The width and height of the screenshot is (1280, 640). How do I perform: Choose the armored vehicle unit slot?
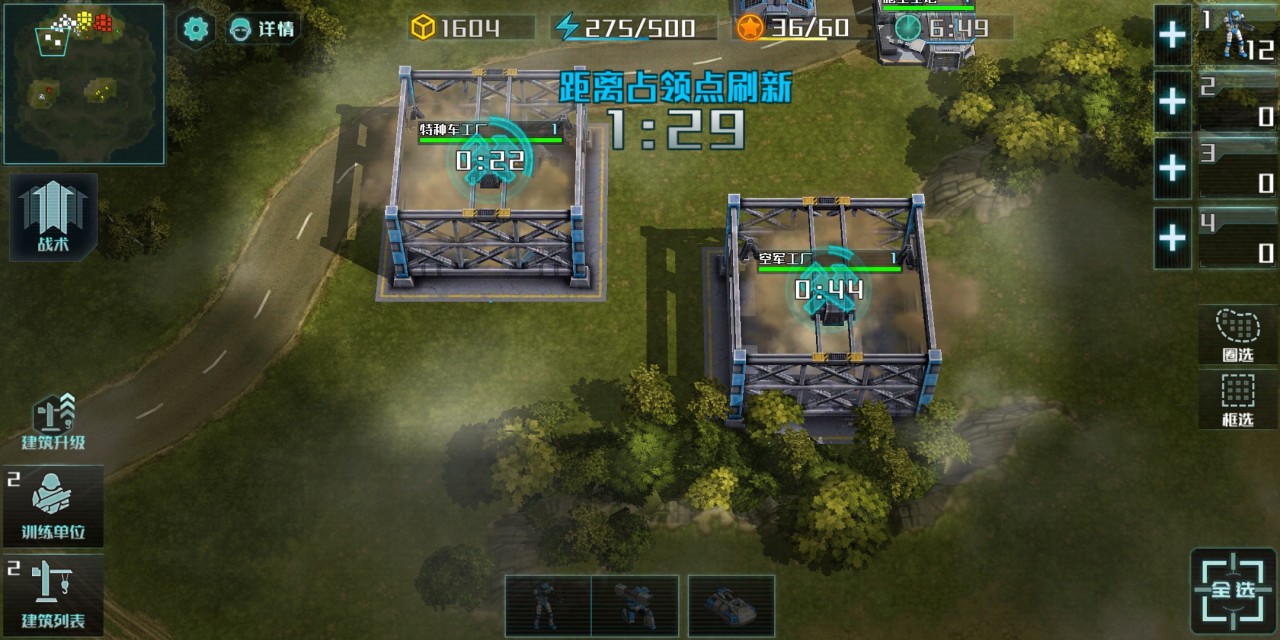[x=731, y=606]
